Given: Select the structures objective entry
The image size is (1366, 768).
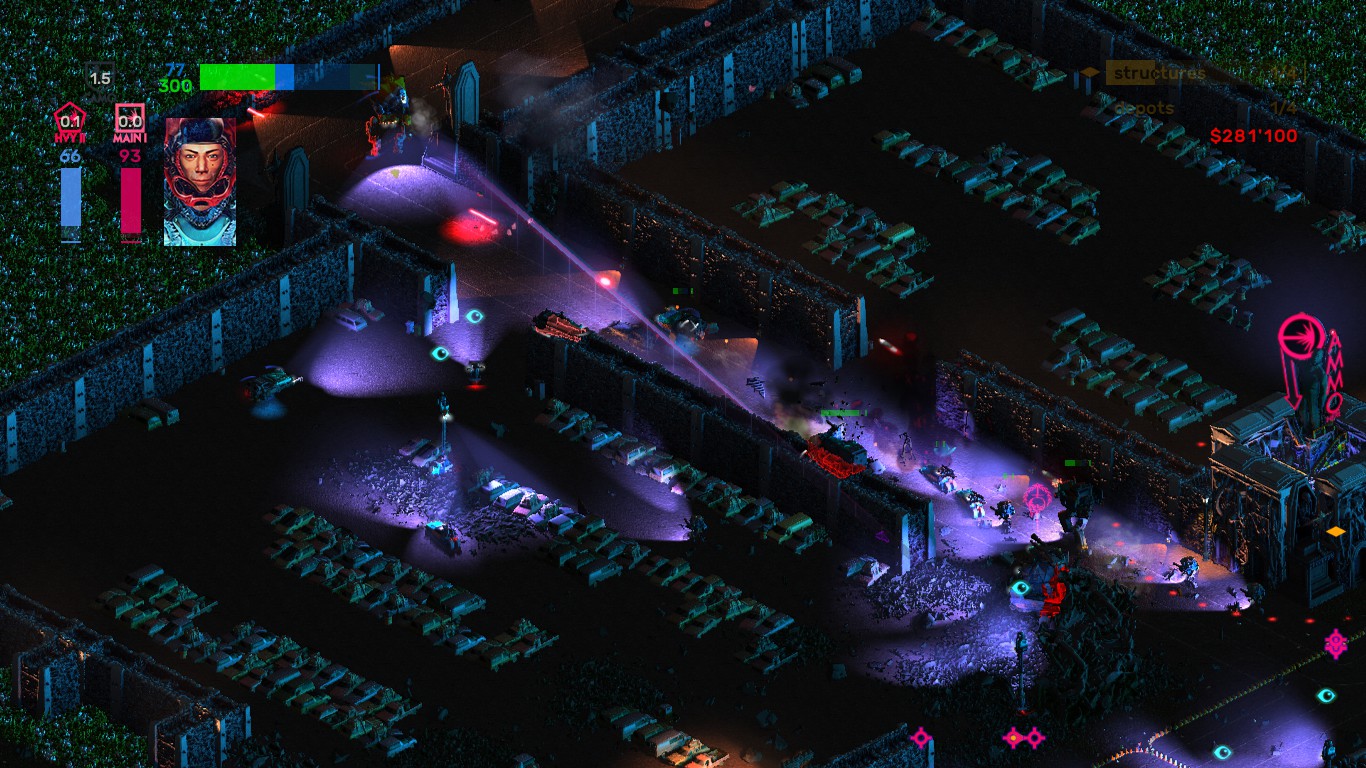Looking at the screenshot, I should [1159, 73].
